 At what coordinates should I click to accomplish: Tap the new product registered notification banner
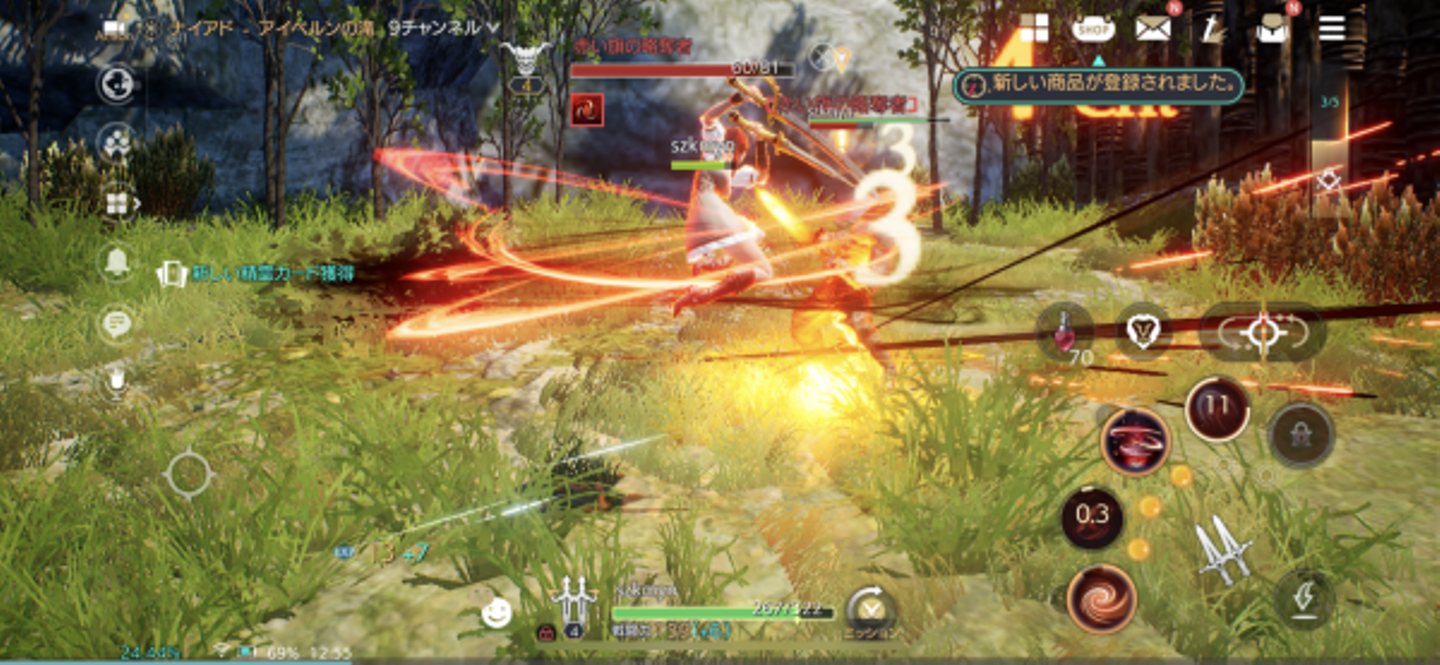[1098, 86]
